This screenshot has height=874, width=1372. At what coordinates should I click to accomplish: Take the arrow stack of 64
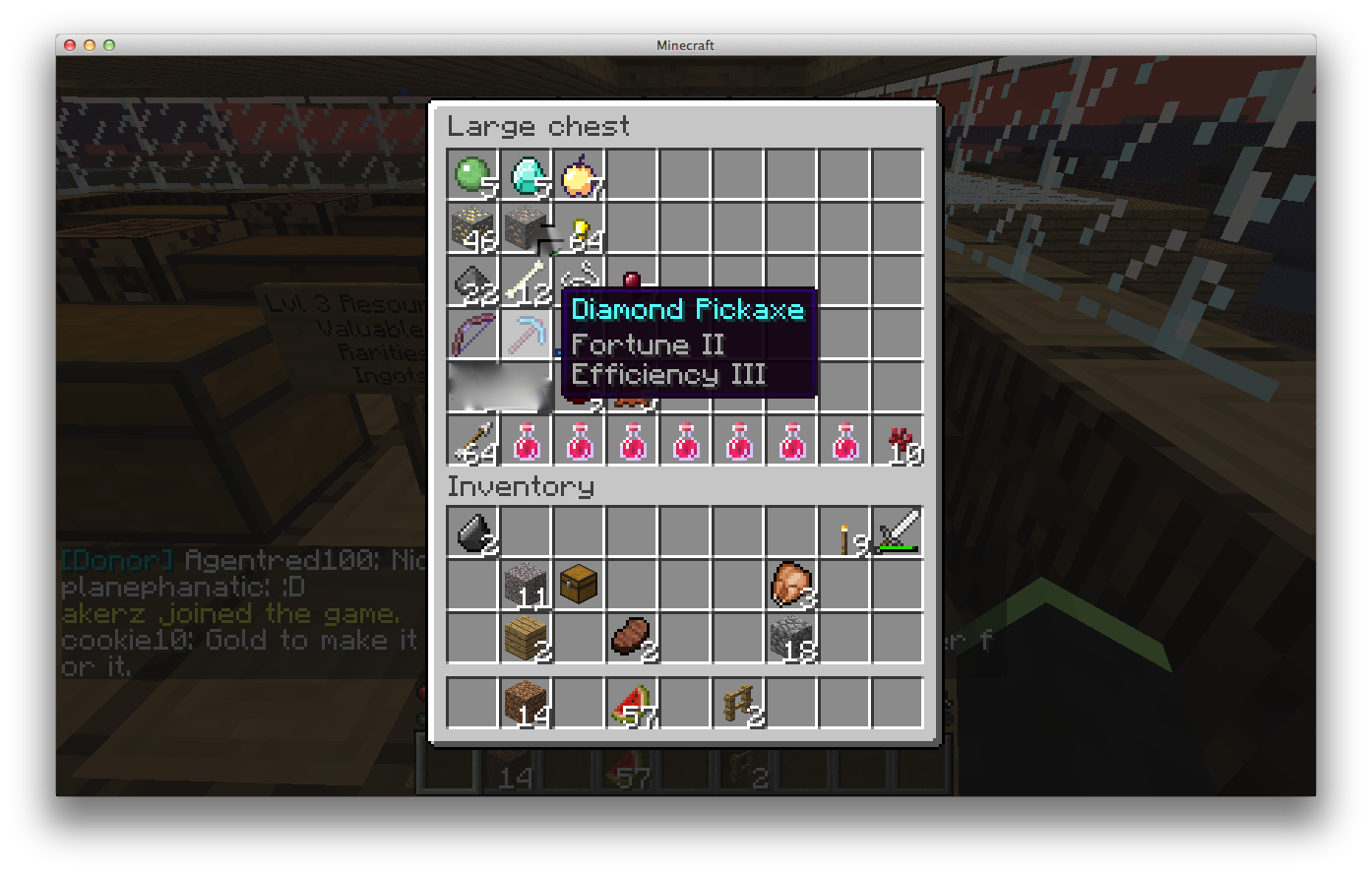coord(472,441)
